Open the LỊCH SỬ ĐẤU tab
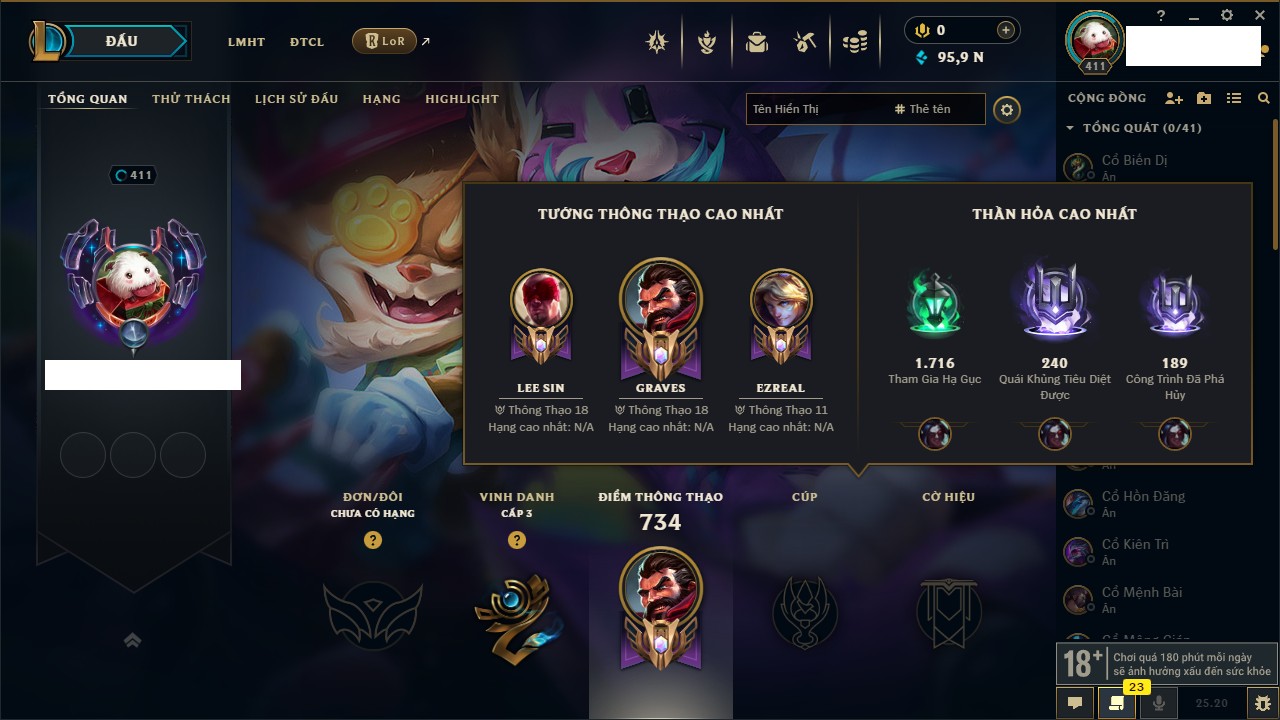 (296, 99)
